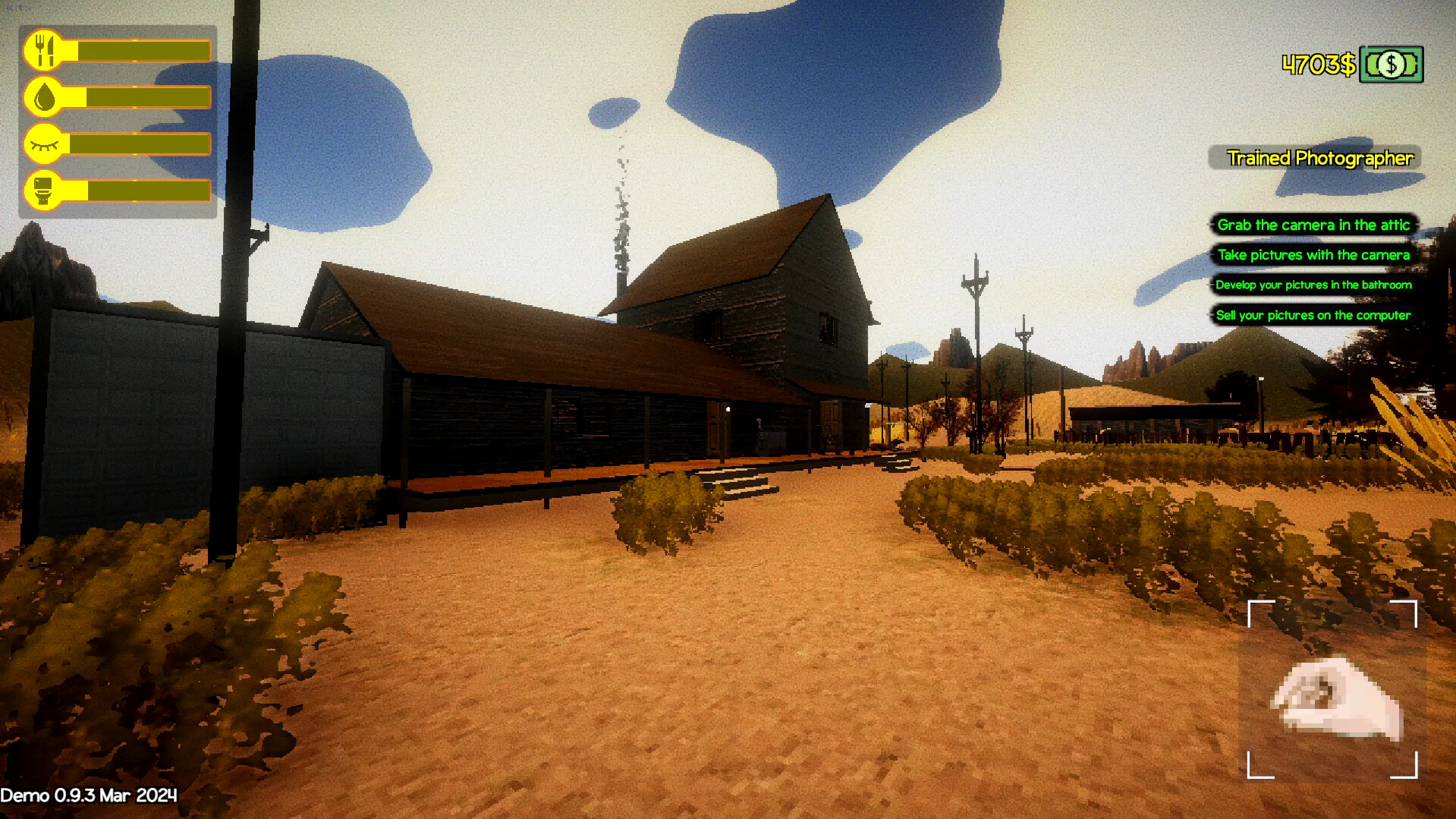
Task: Open the 'Sell your pictures on the computer' quest
Action: click(1312, 314)
